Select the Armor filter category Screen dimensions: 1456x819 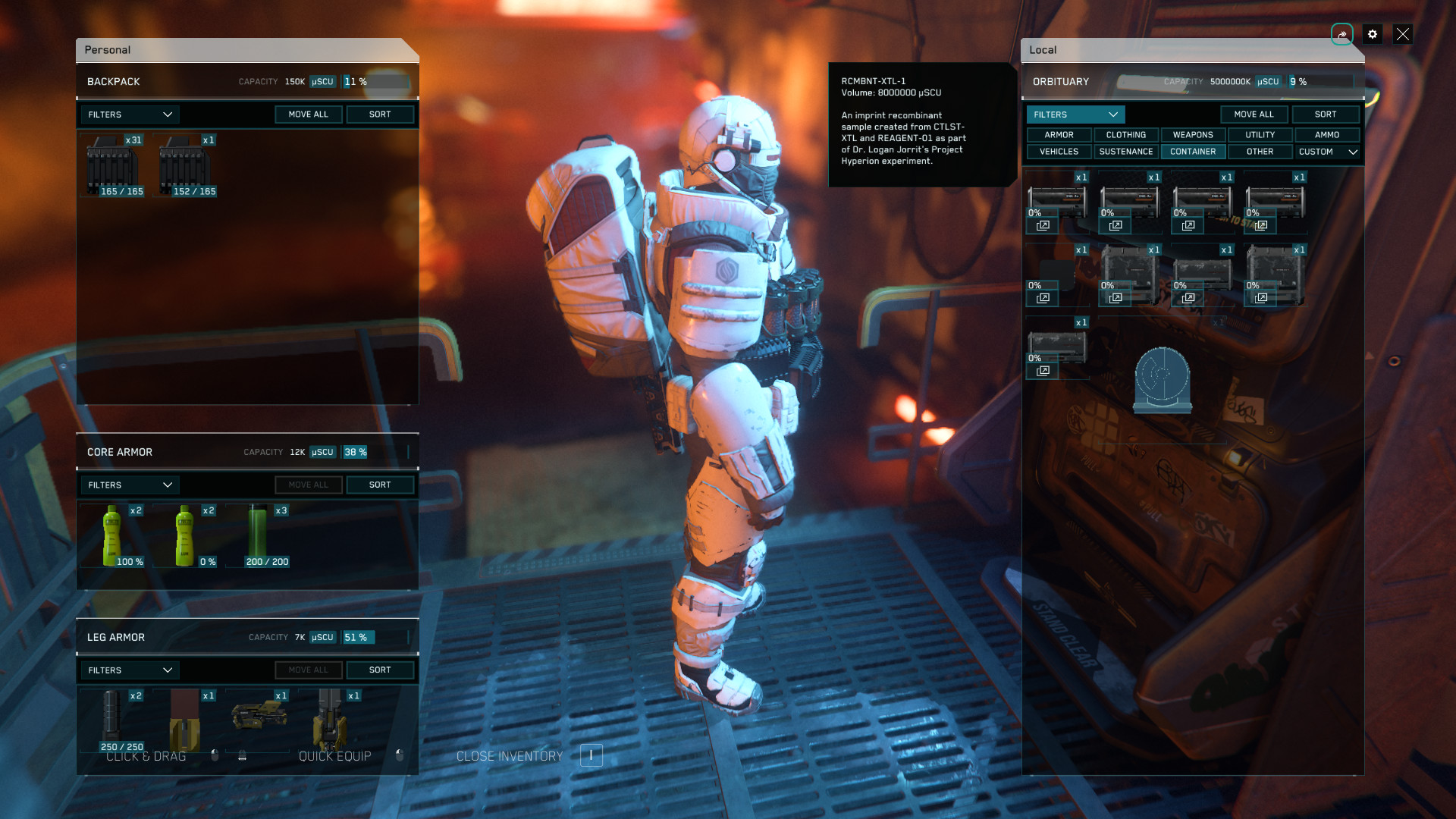pos(1059,135)
